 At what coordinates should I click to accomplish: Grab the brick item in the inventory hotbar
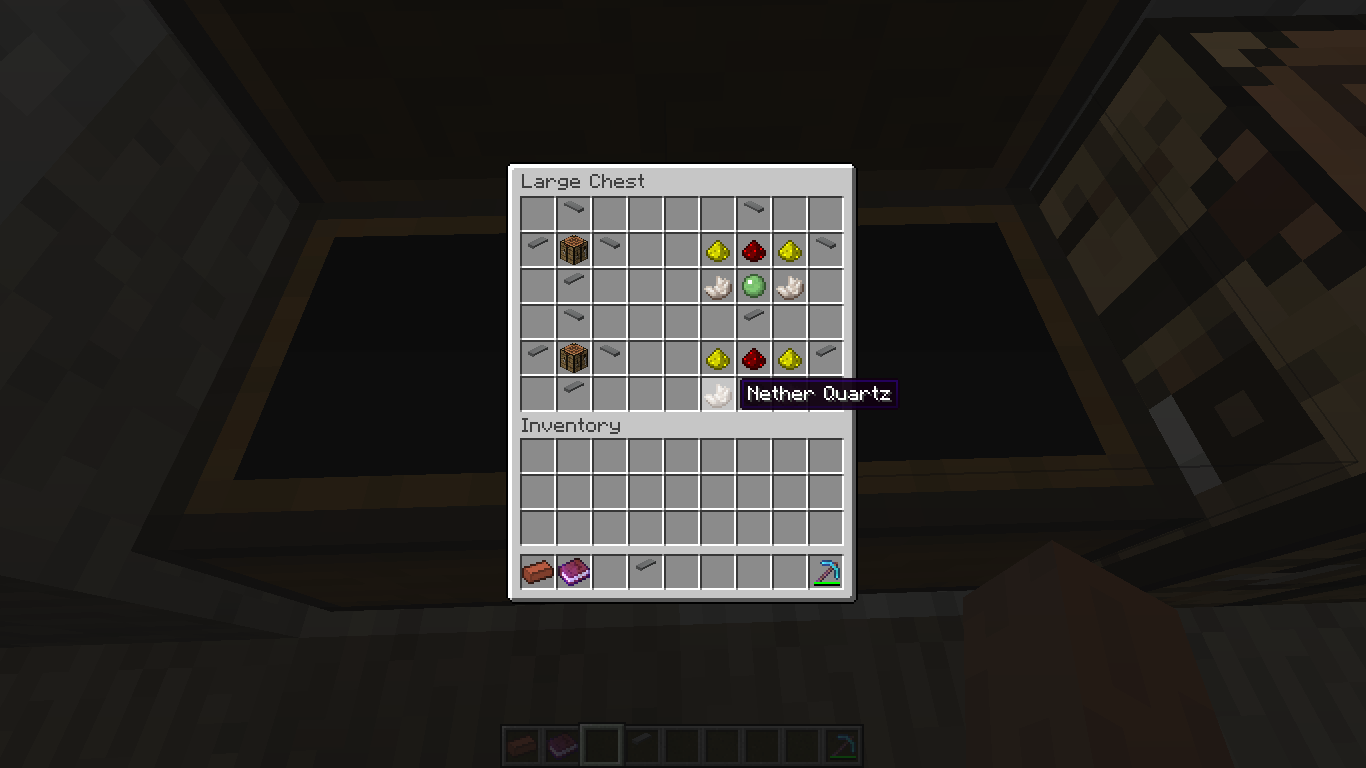(537, 570)
